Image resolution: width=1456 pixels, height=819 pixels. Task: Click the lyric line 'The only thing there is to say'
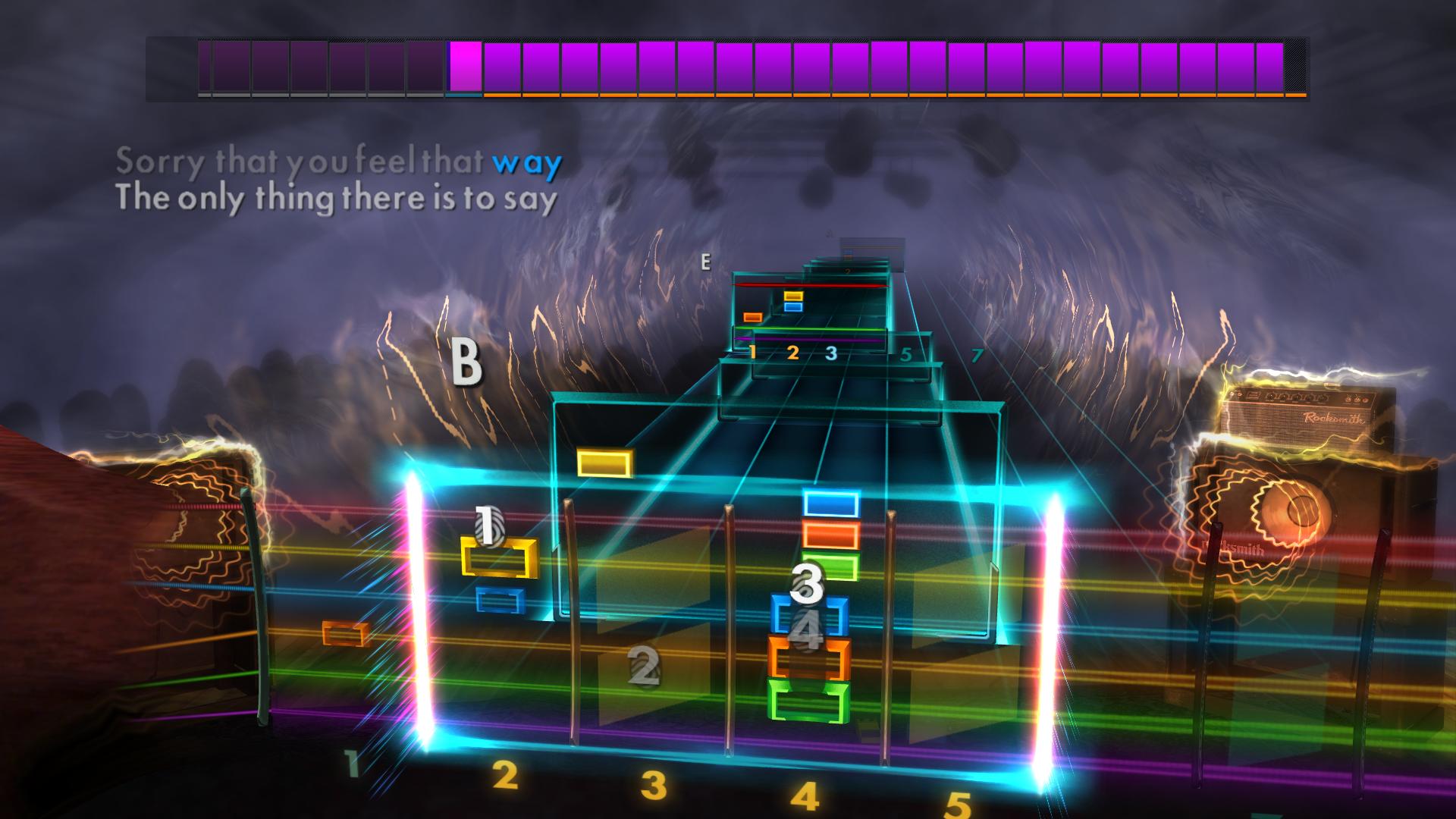pyautogui.click(x=337, y=198)
